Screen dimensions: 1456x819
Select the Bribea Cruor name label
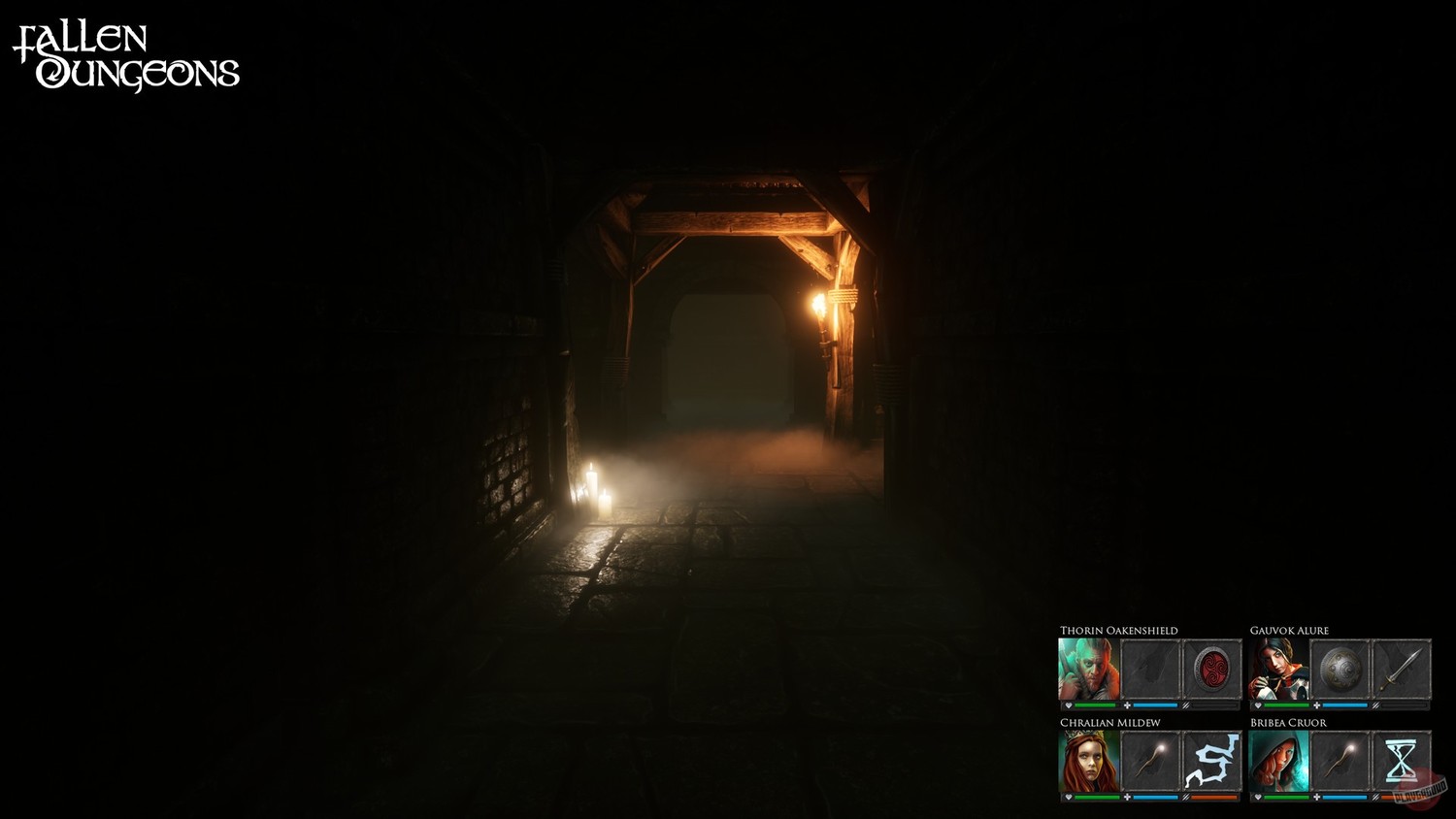(x=1287, y=723)
